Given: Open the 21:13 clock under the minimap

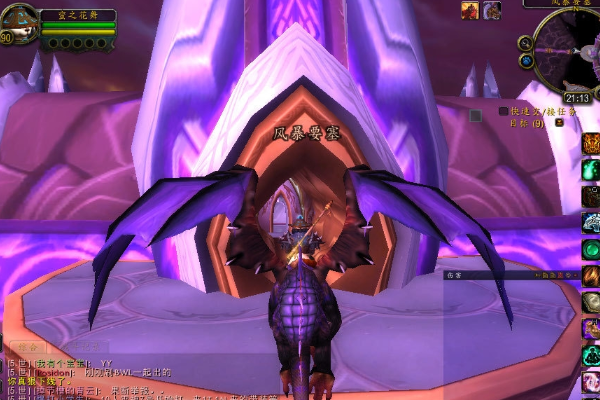Looking at the screenshot, I should pyautogui.click(x=576, y=98).
